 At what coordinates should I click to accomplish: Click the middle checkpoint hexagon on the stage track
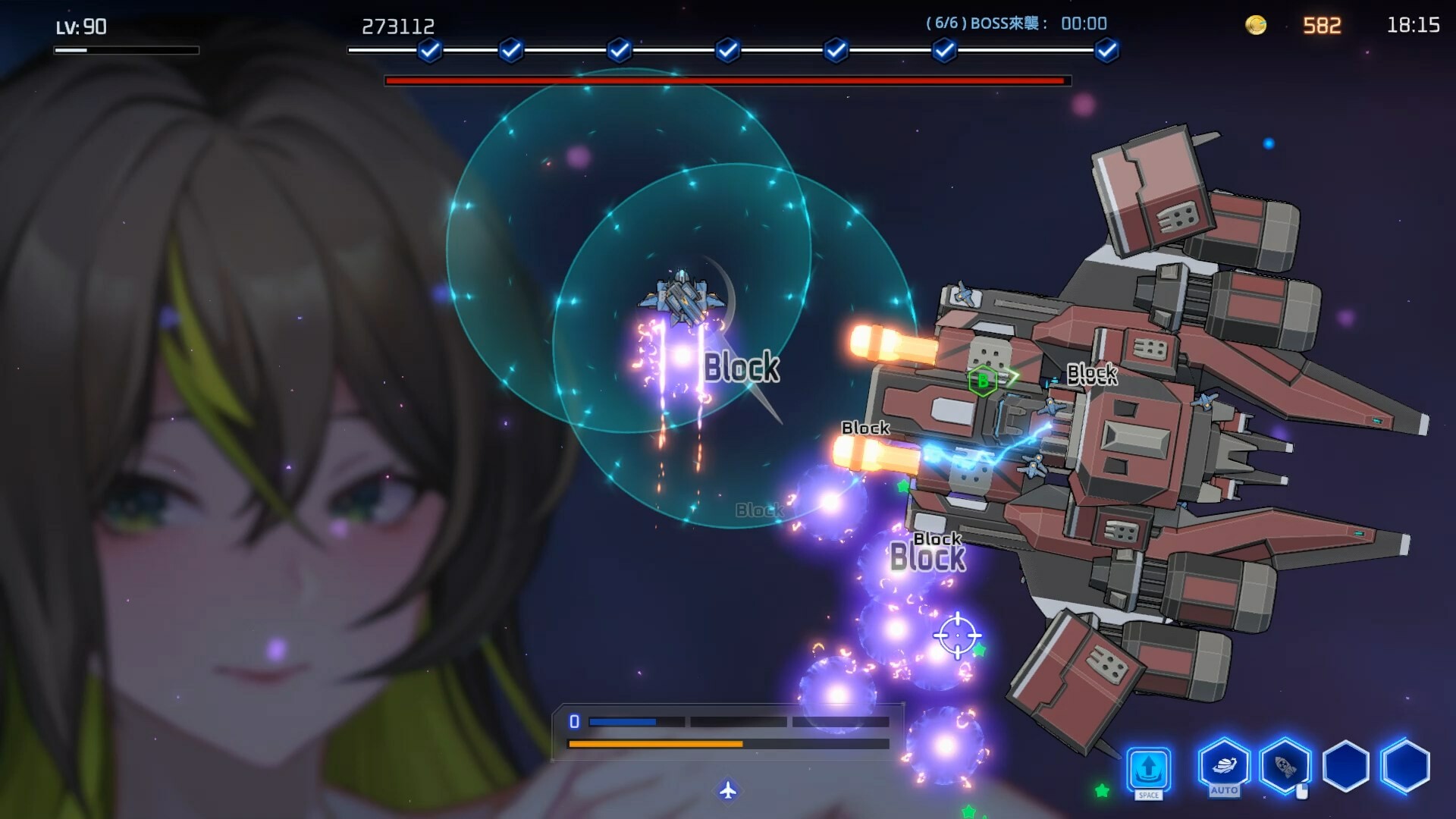(x=728, y=50)
